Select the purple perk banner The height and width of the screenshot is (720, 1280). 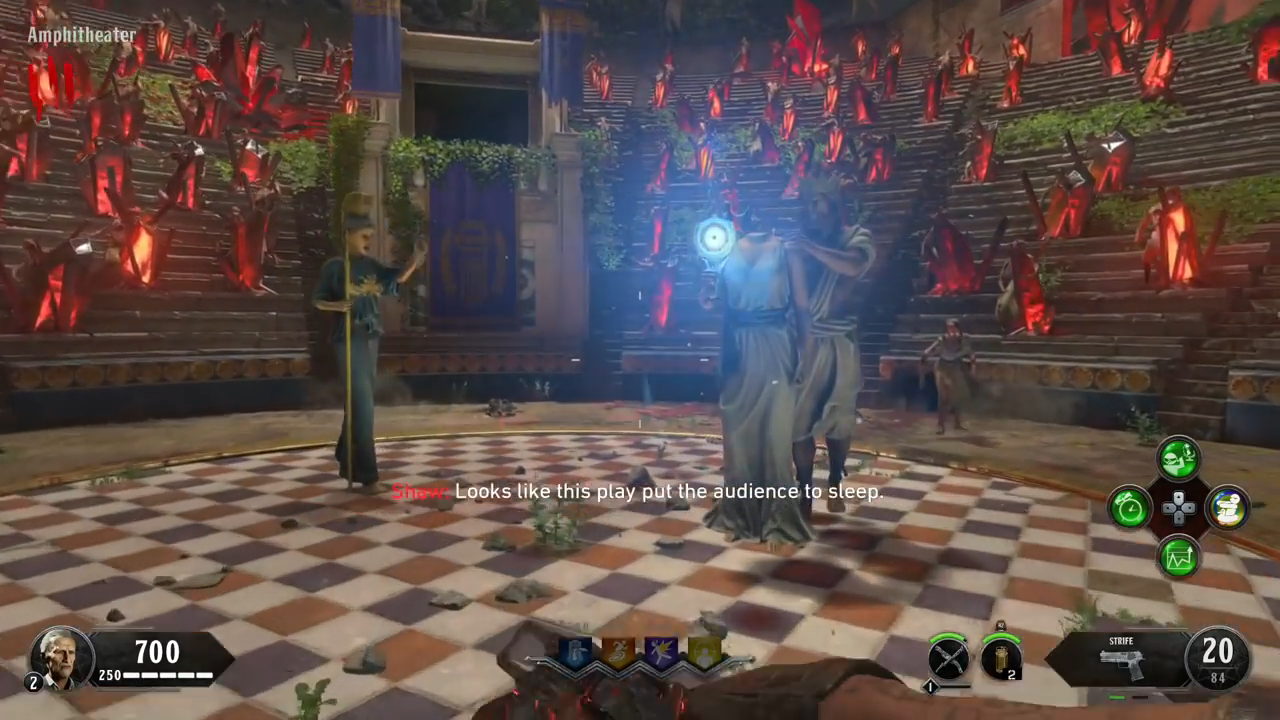tap(660, 653)
